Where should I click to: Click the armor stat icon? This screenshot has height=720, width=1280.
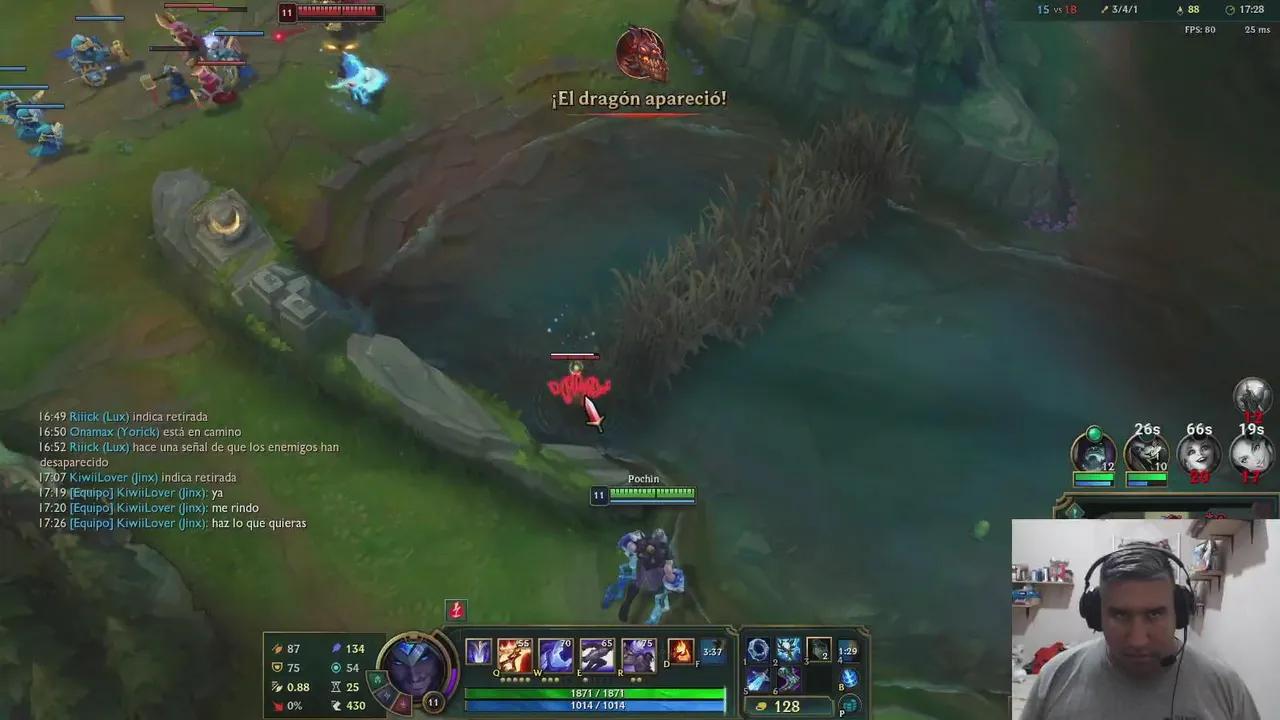(x=277, y=667)
